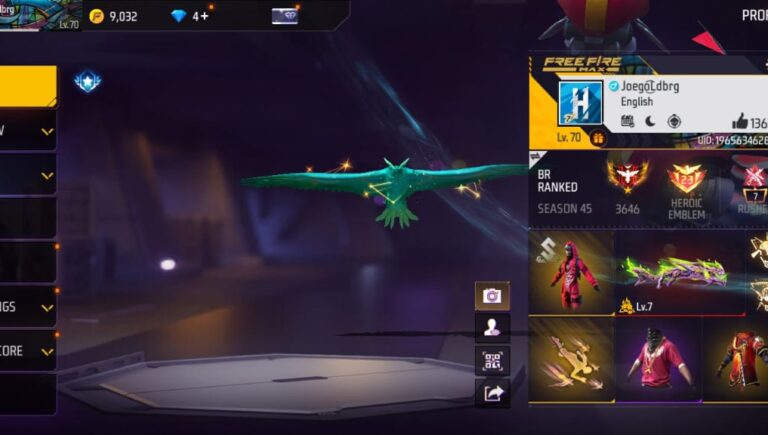
Task: Open the voucher ticket icon in the top bar
Action: tap(284, 16)
